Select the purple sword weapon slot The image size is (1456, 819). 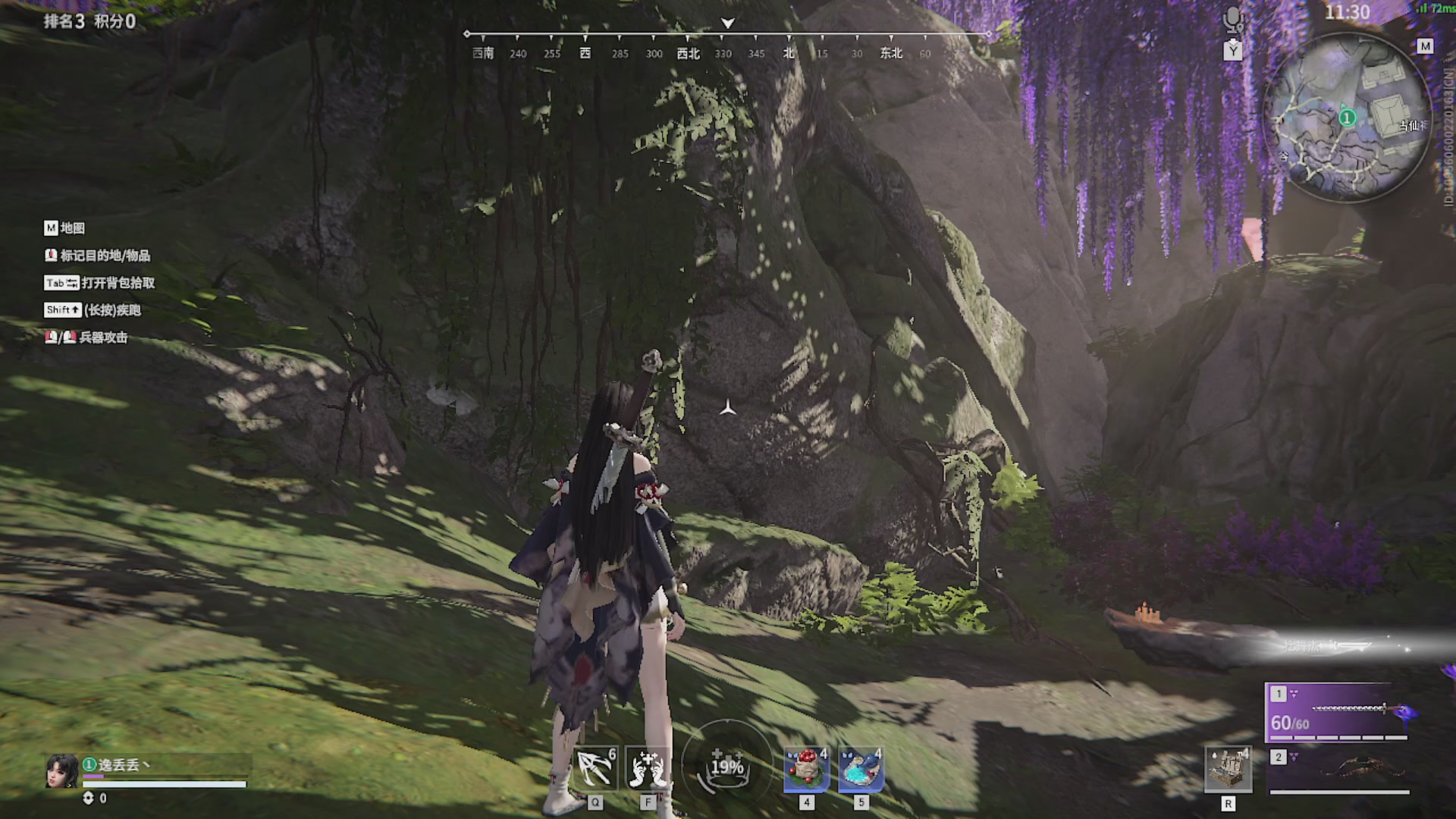click(1339, 713)
